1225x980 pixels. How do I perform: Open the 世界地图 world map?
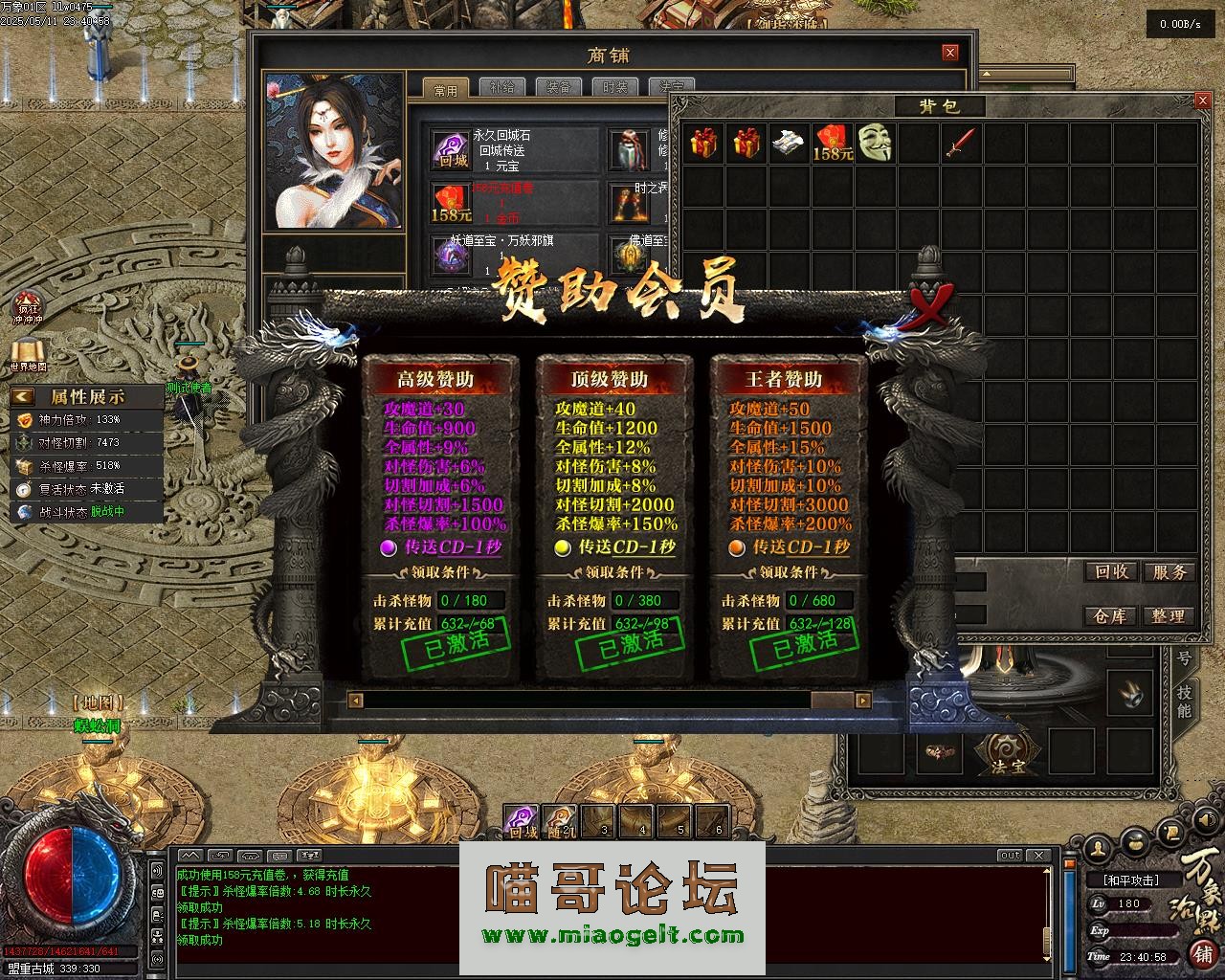28,351
